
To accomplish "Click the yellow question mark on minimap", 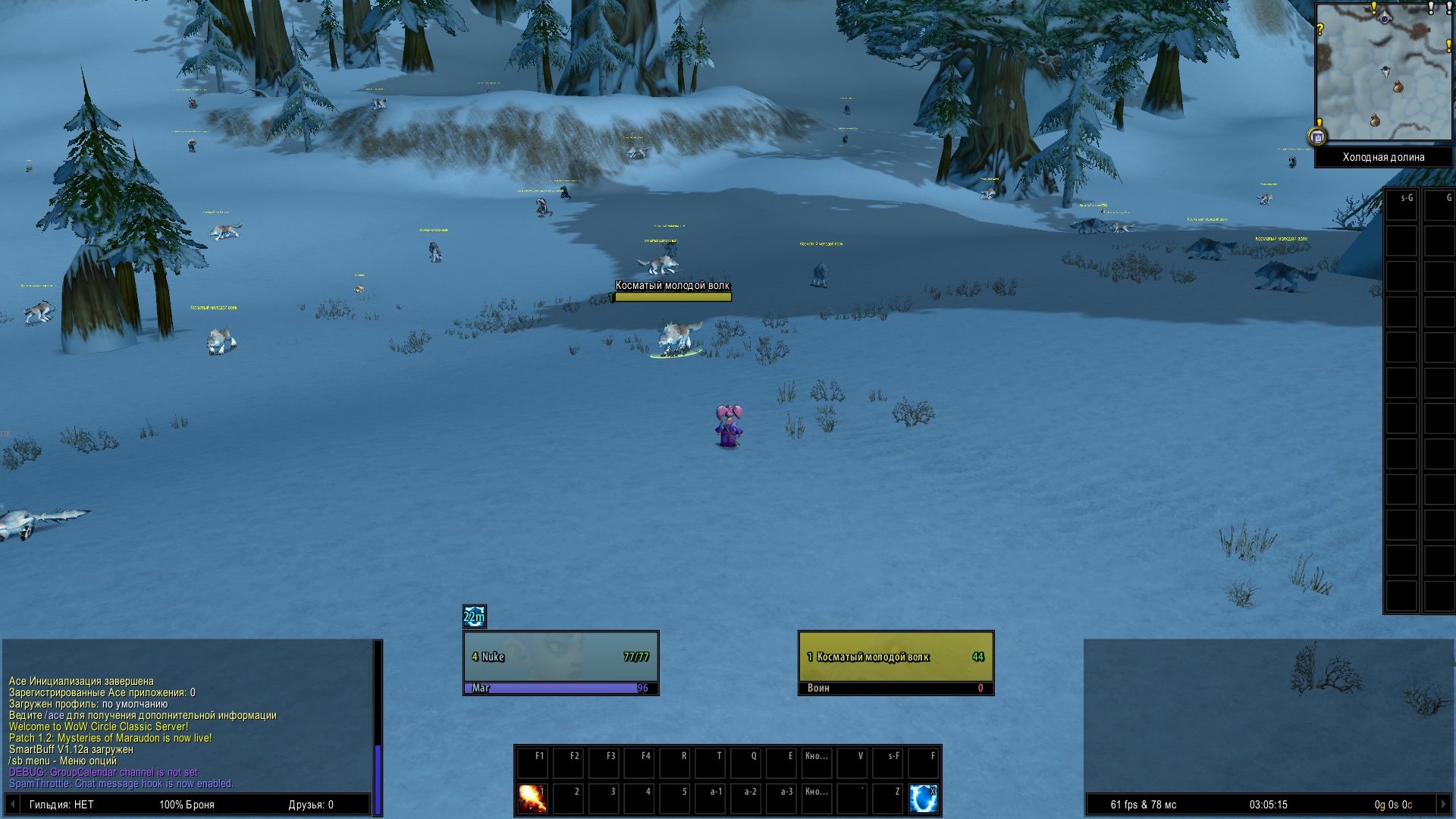I will [1320, 30].
